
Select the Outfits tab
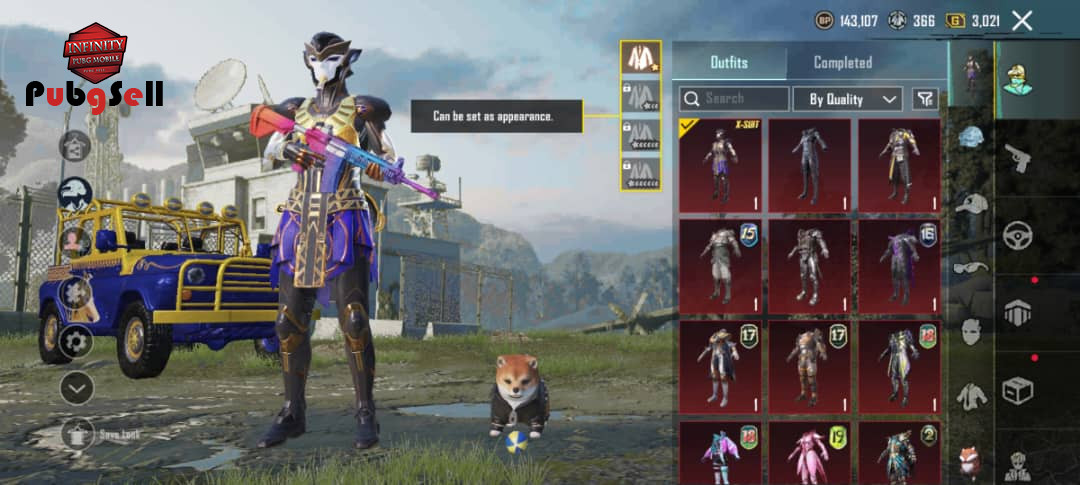click(x=729, y=62)
